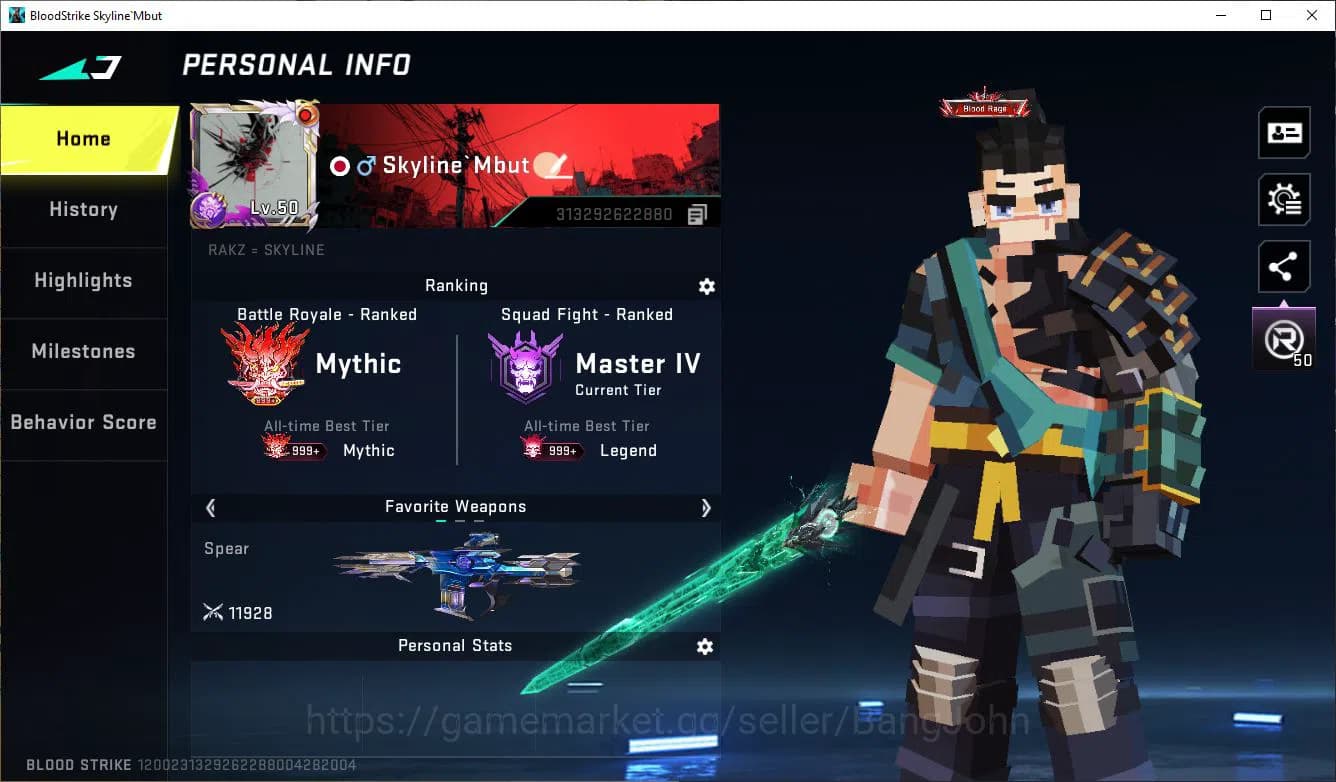Open the Behavior Score section

coord(83,422)
